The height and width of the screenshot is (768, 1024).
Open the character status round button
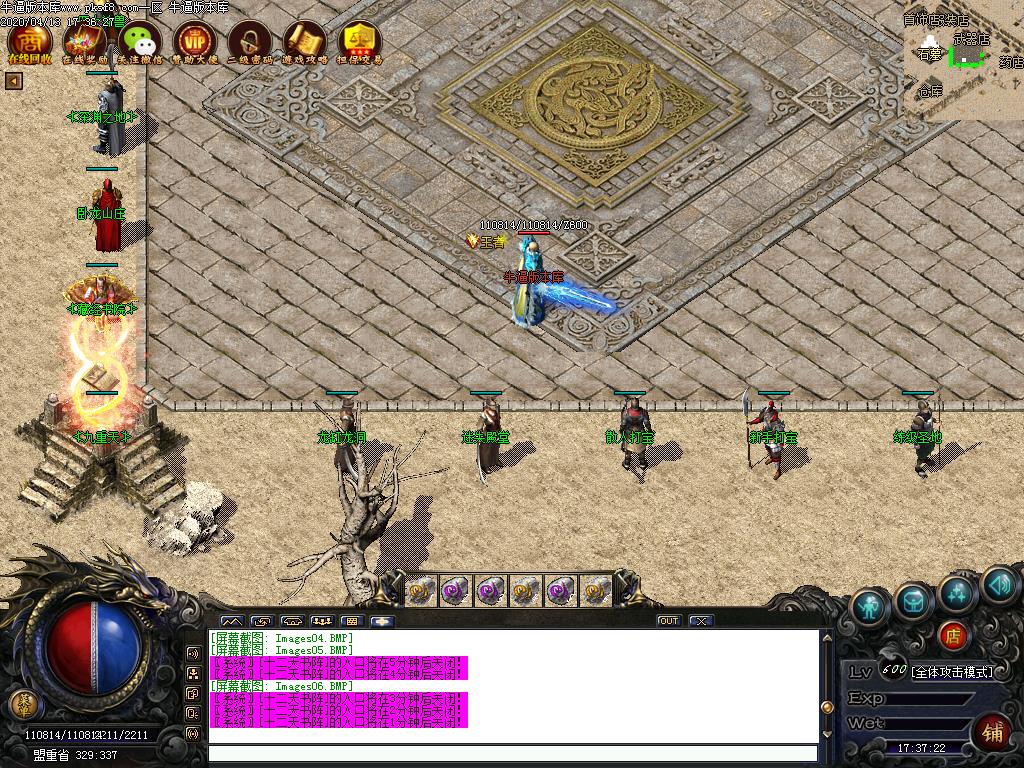871,607
